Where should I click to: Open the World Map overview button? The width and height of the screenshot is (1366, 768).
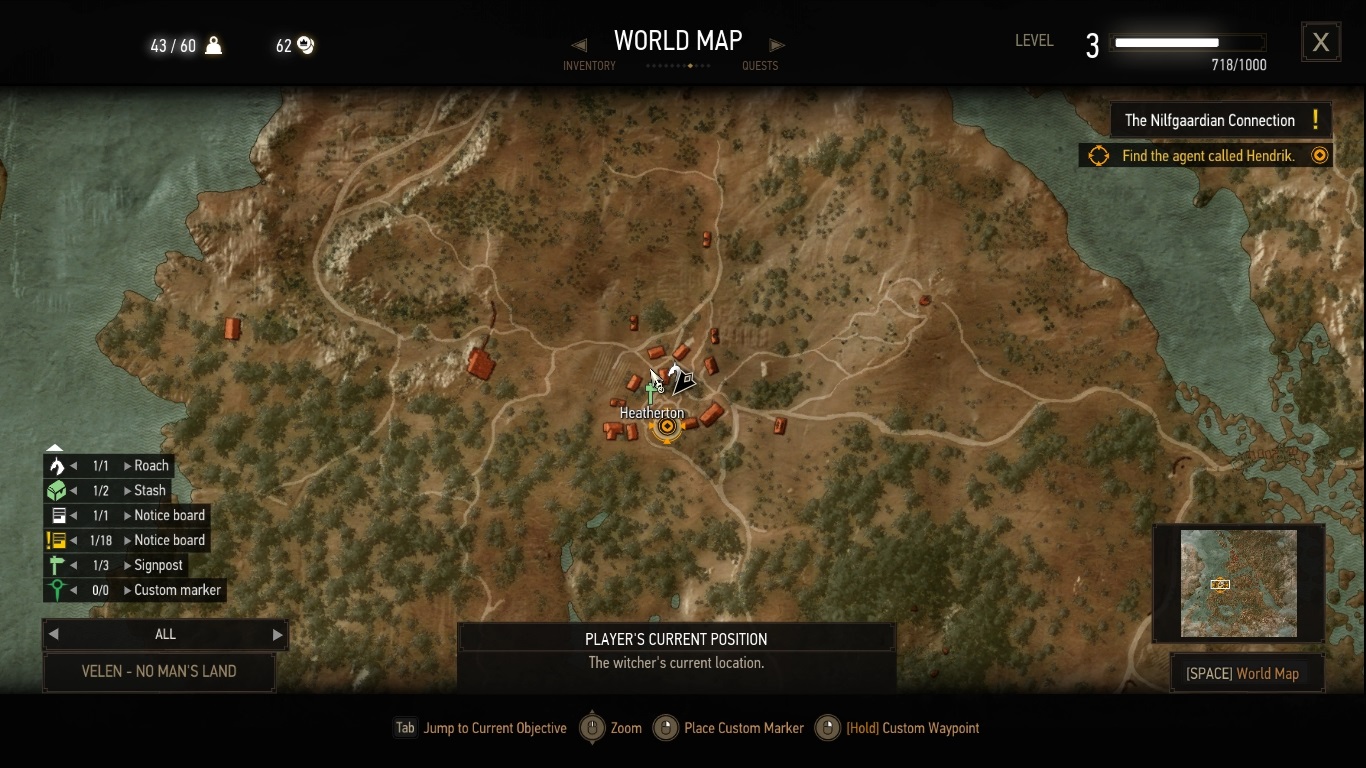coord(1247,673)
